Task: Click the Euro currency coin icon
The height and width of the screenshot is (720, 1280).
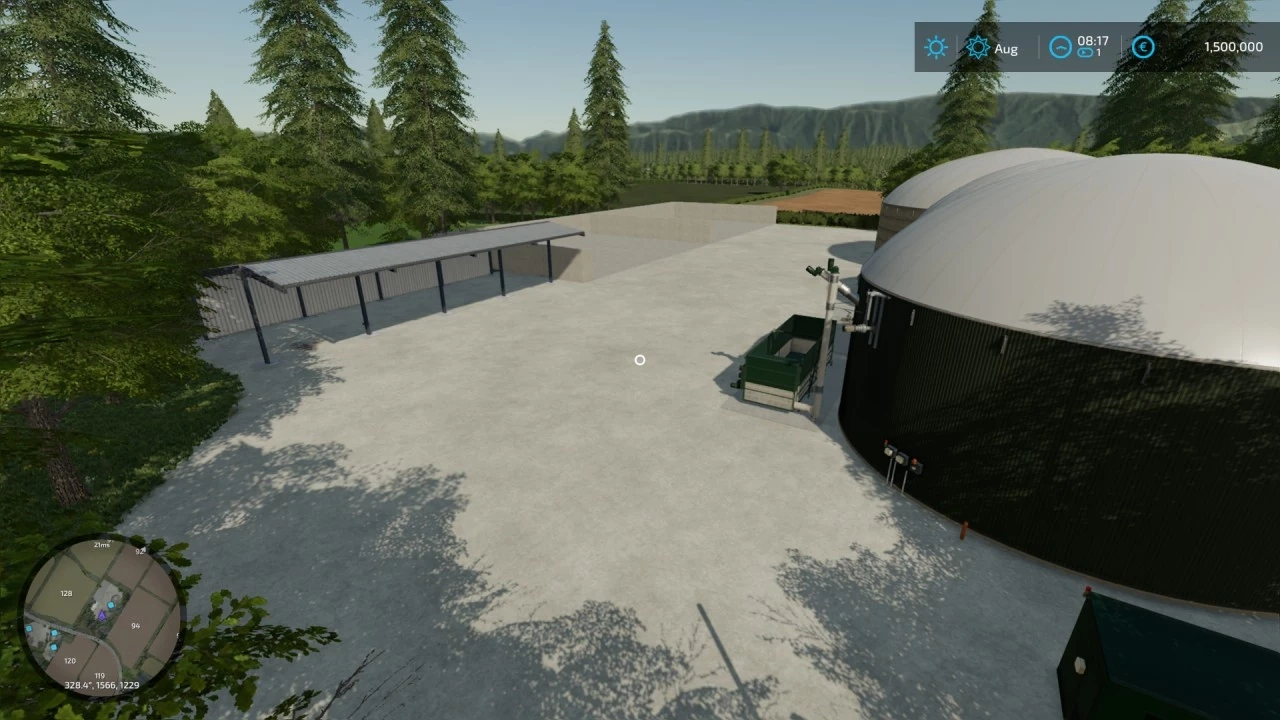Action: tap(1143, 47)
